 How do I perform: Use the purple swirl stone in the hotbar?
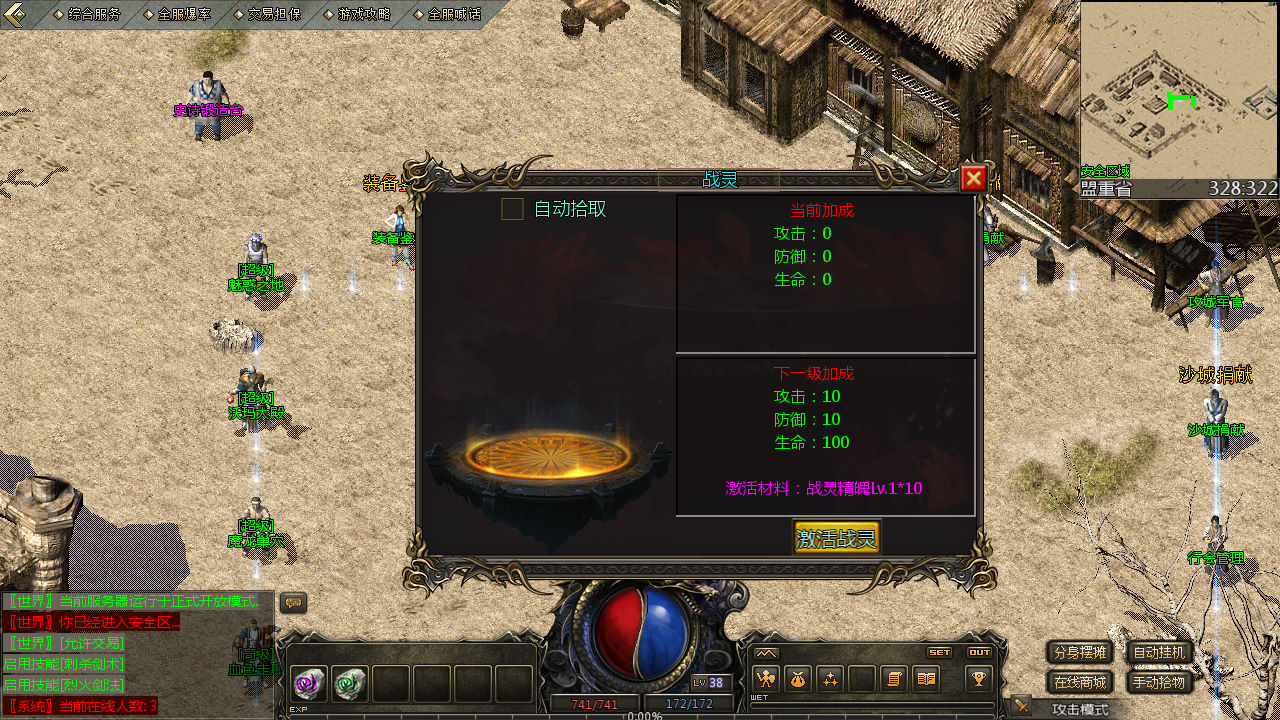[x=309, y=684]
